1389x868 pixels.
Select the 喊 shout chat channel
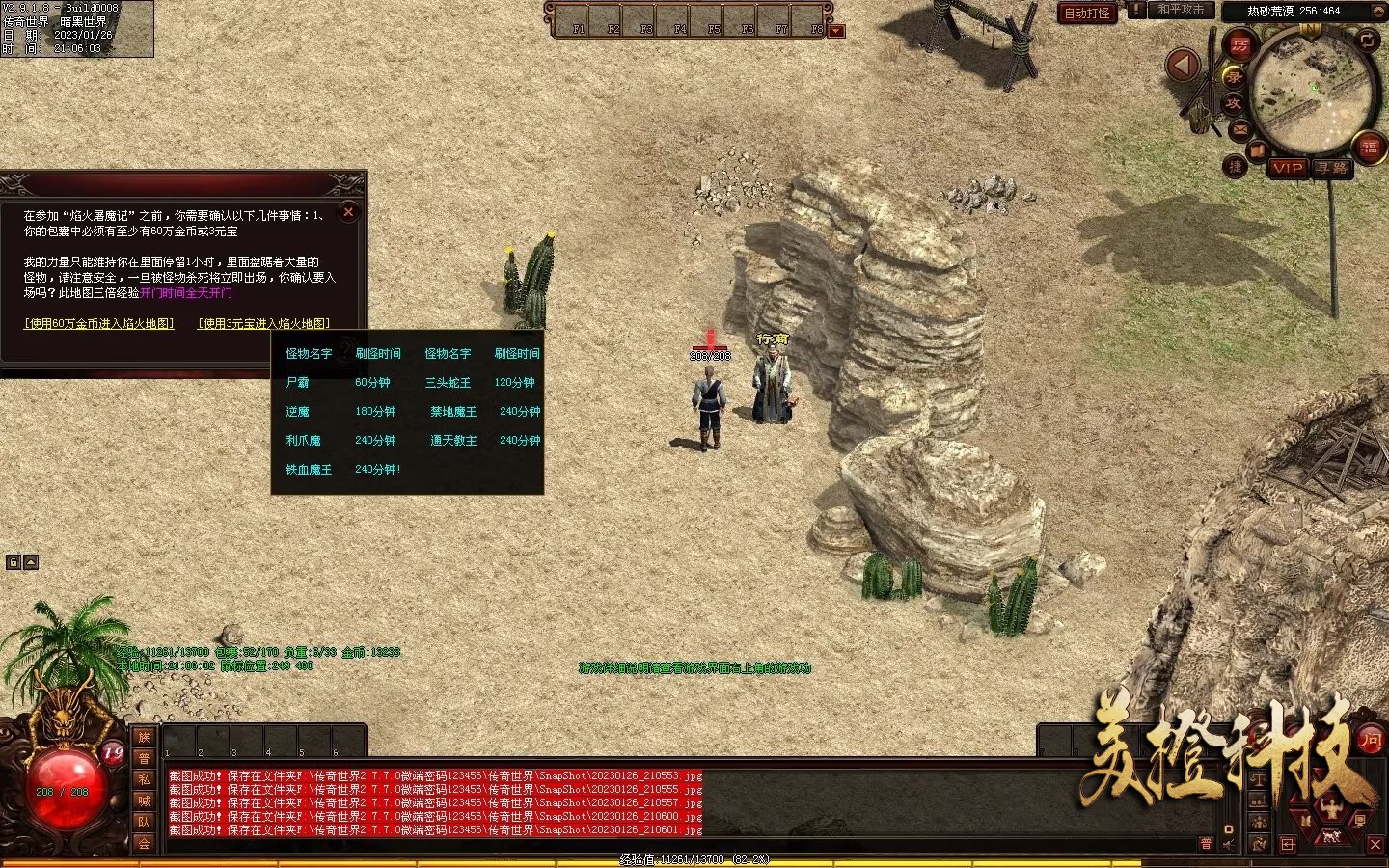click(144, 800)
